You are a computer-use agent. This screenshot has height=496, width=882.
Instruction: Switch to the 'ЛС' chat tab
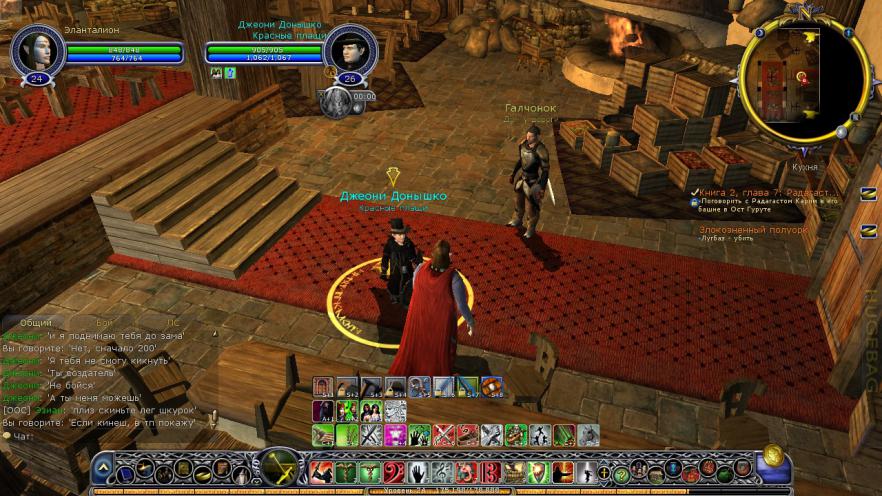pyautogui.click(x=172, y=322)
